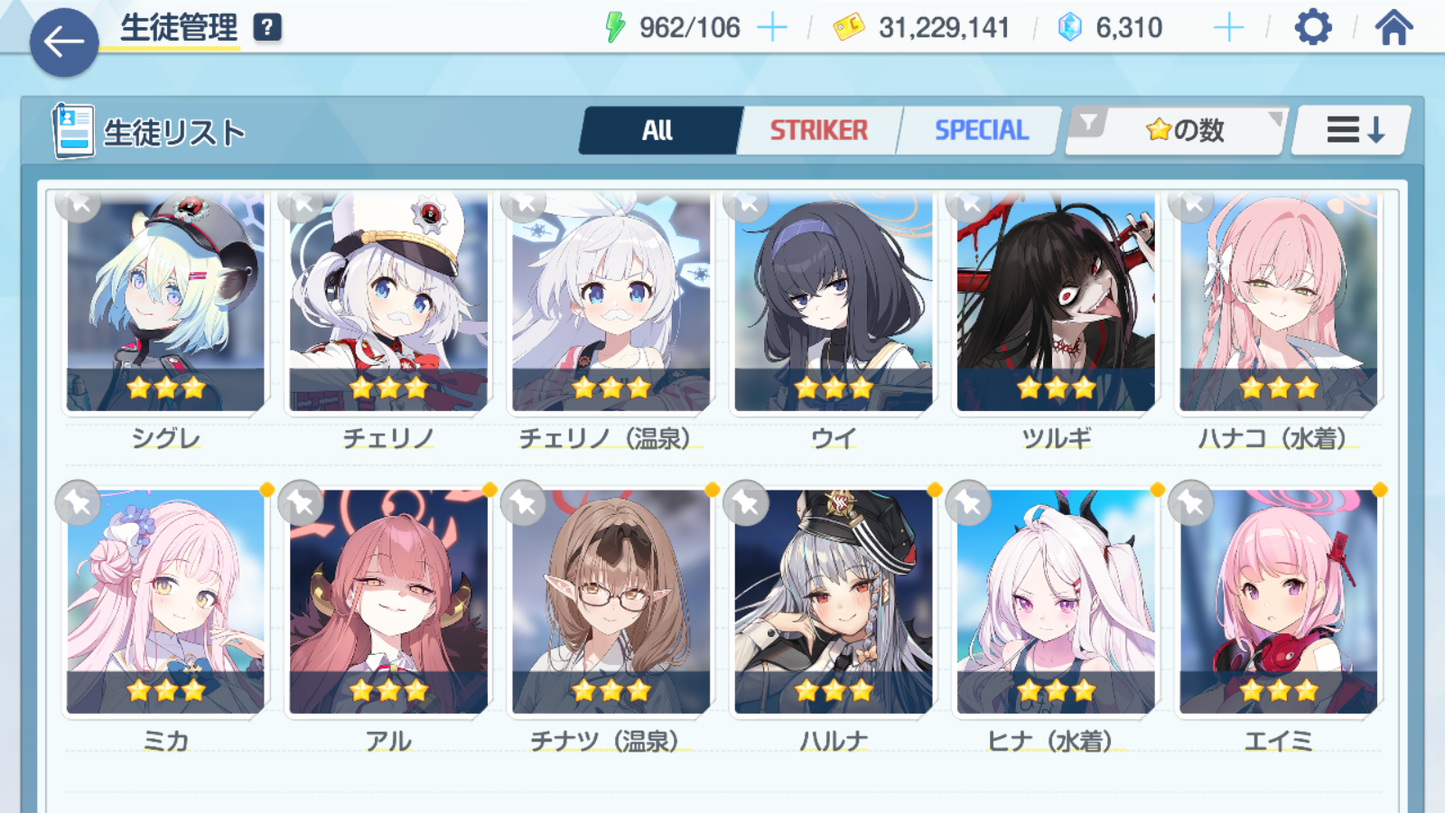Image resolution: width=1445 pixels, height=813 pixels.
Task: Show only STRIKER students
Action: 818,130
